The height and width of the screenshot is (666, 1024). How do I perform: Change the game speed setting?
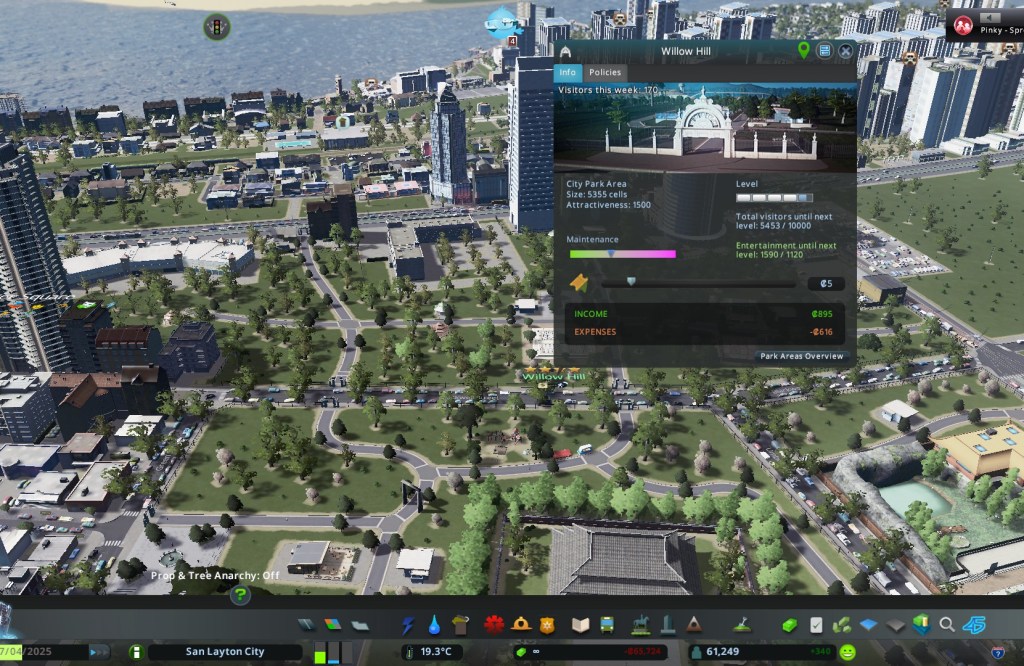pos(100,652)
